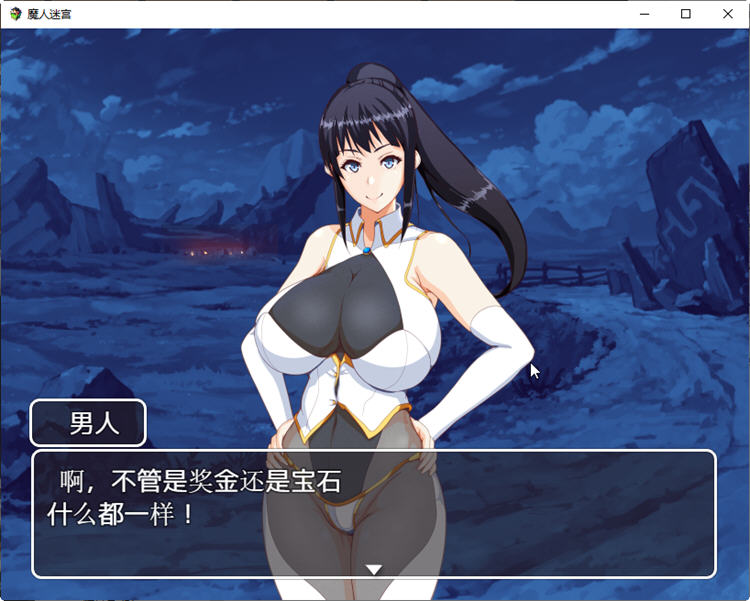The image size is (750, 601).
Task: Maximize the game window
Action: 686,14
